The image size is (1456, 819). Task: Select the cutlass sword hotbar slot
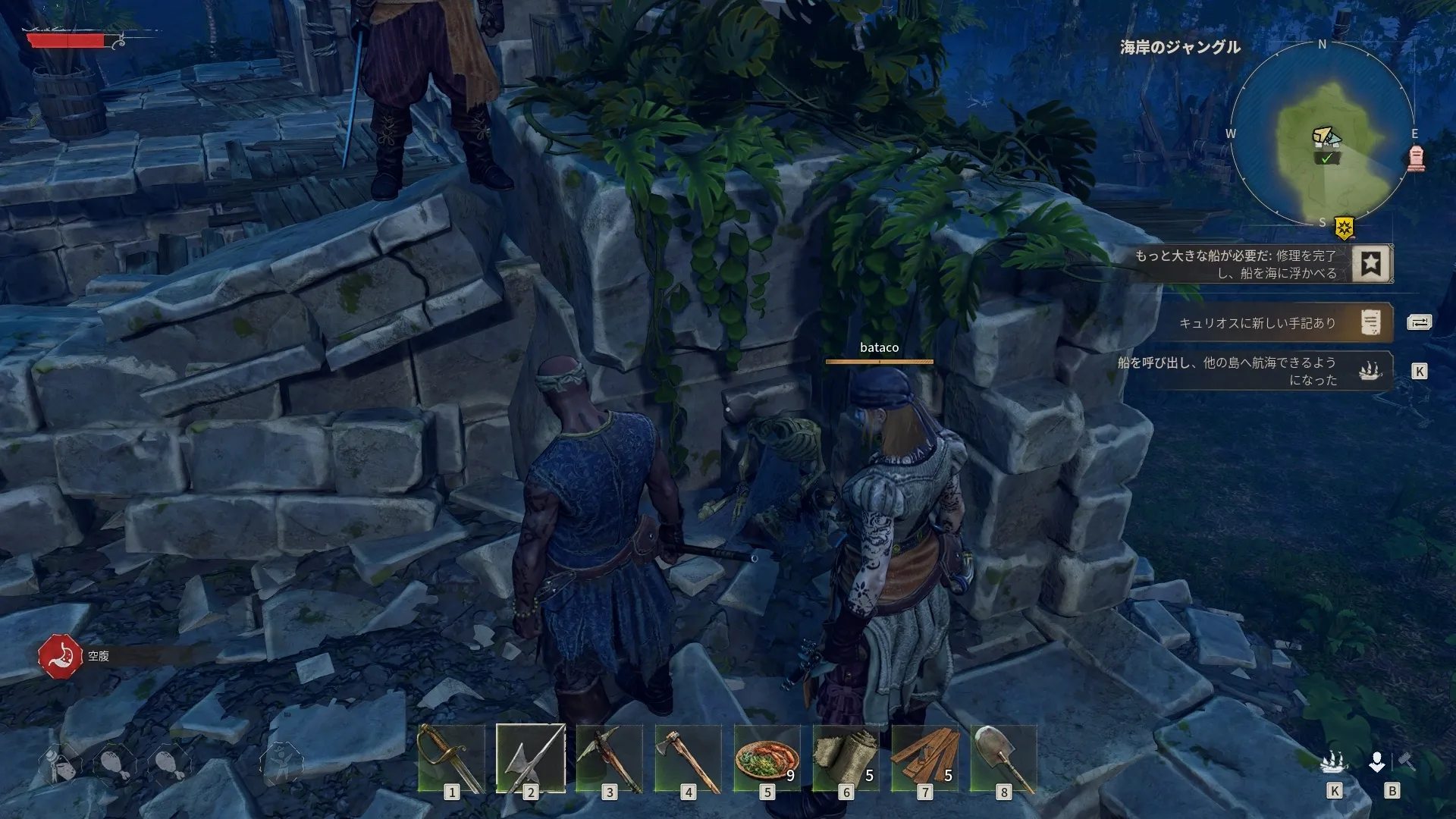click(451, 758)
